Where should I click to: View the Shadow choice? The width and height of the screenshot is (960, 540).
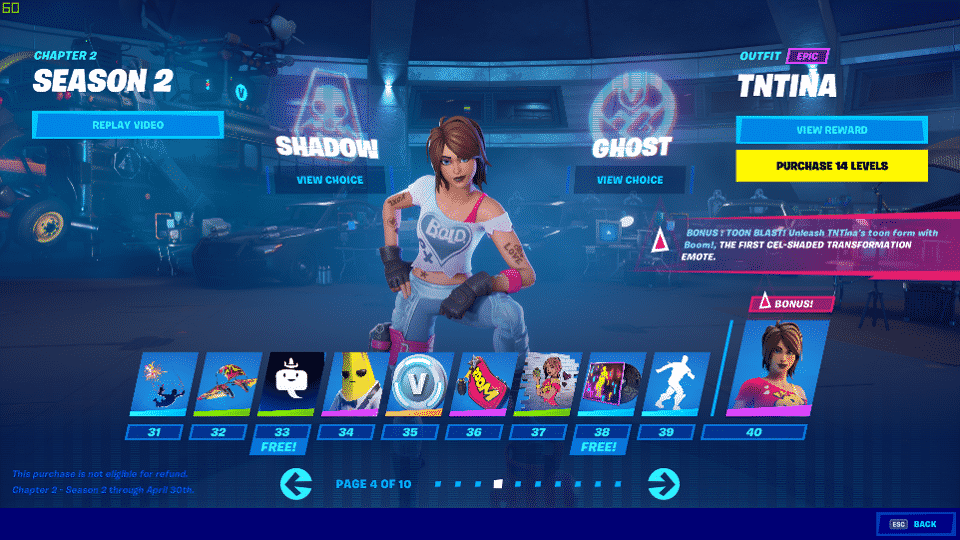[329, 180]
